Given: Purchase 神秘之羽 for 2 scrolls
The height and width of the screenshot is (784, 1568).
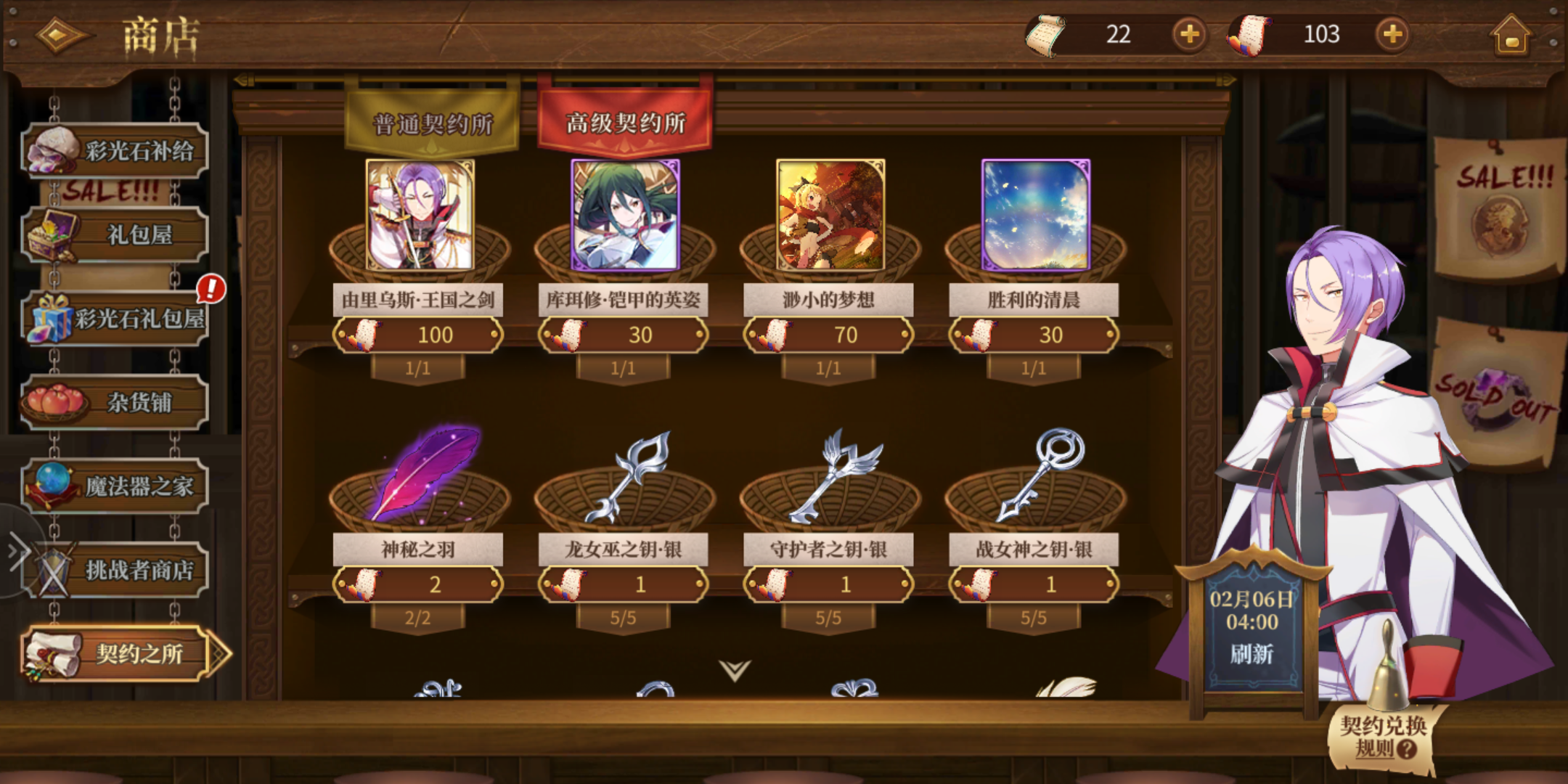Looking at the screenshot, I should pos(417,584).
